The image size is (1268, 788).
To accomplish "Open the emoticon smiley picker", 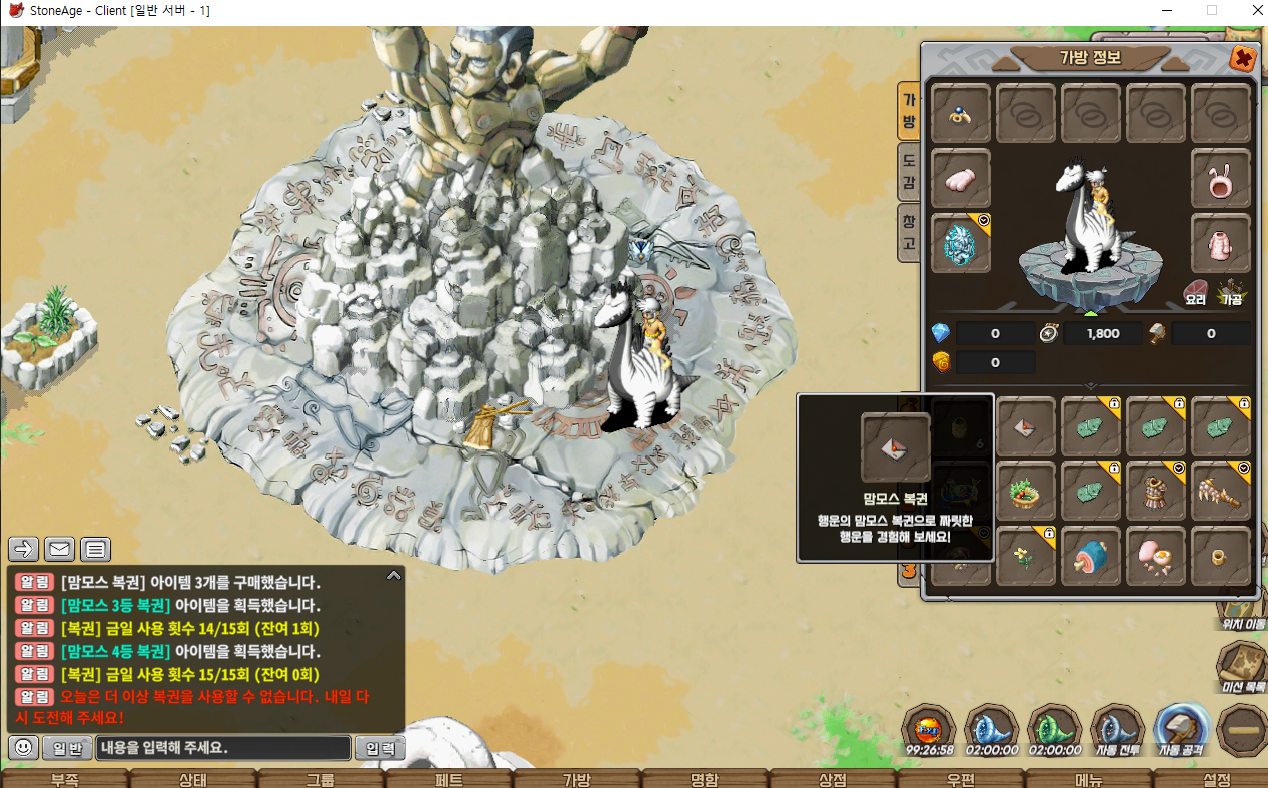I will [x=25, y=747].
